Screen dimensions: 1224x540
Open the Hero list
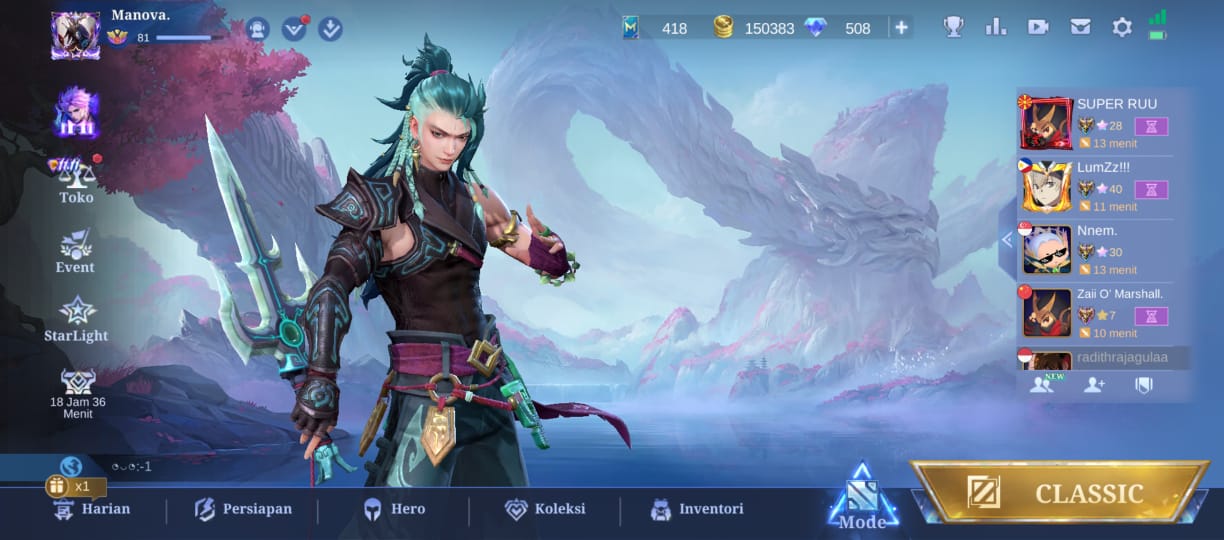coord(394,509)
